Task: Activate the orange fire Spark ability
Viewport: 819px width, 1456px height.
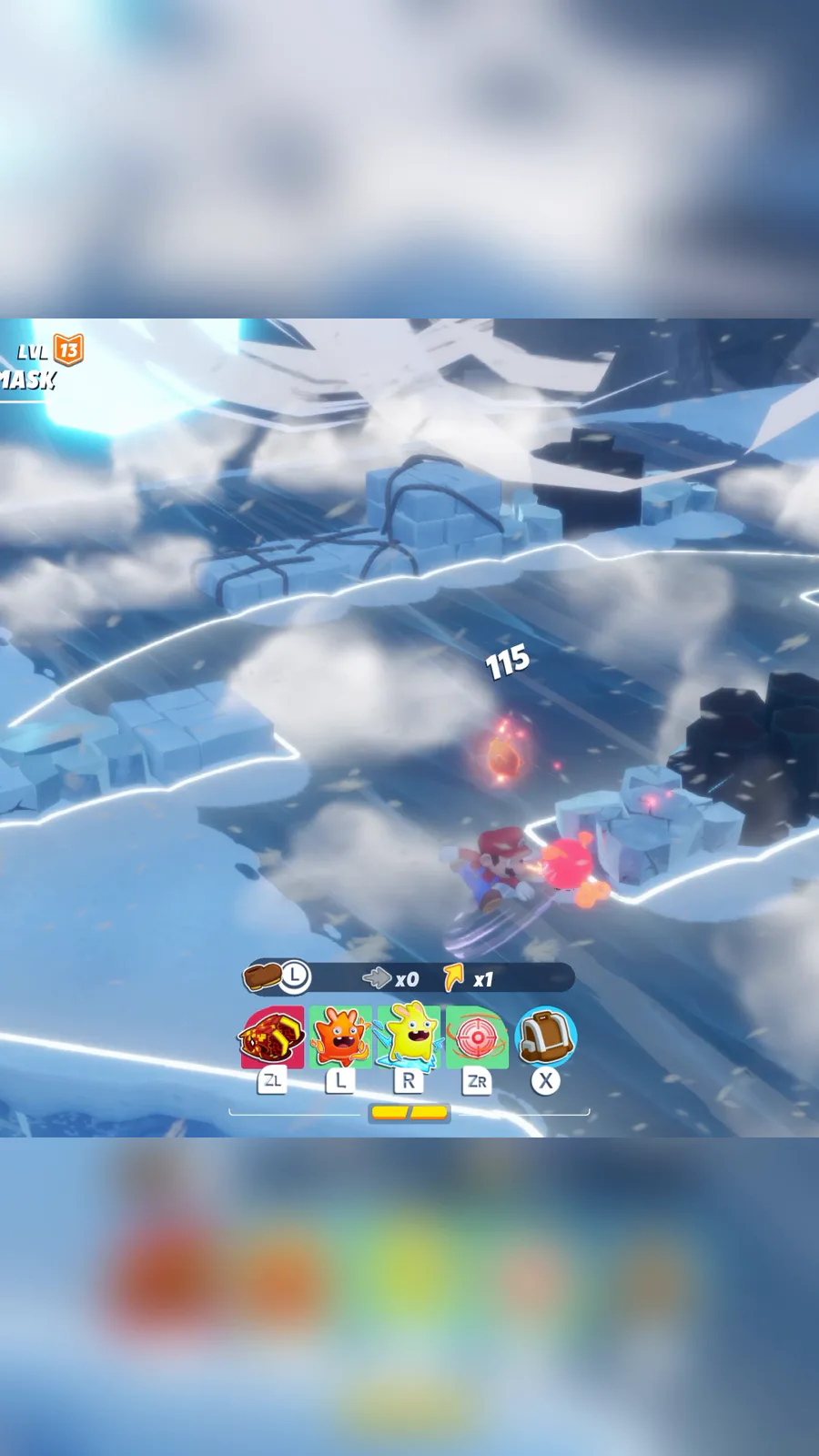Action: (x=340, y=1036)
